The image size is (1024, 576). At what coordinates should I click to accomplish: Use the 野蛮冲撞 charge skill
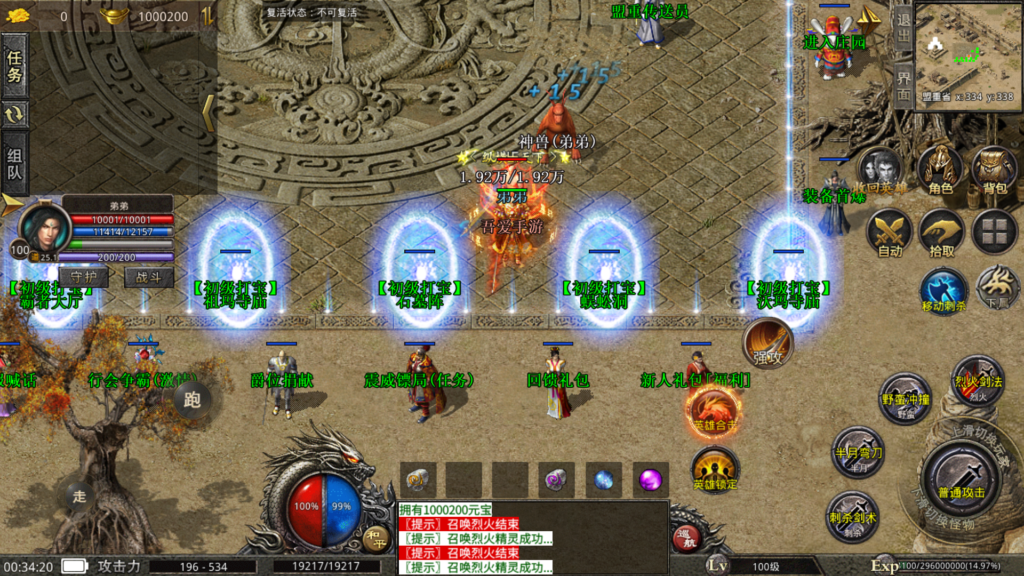[906, 397]
